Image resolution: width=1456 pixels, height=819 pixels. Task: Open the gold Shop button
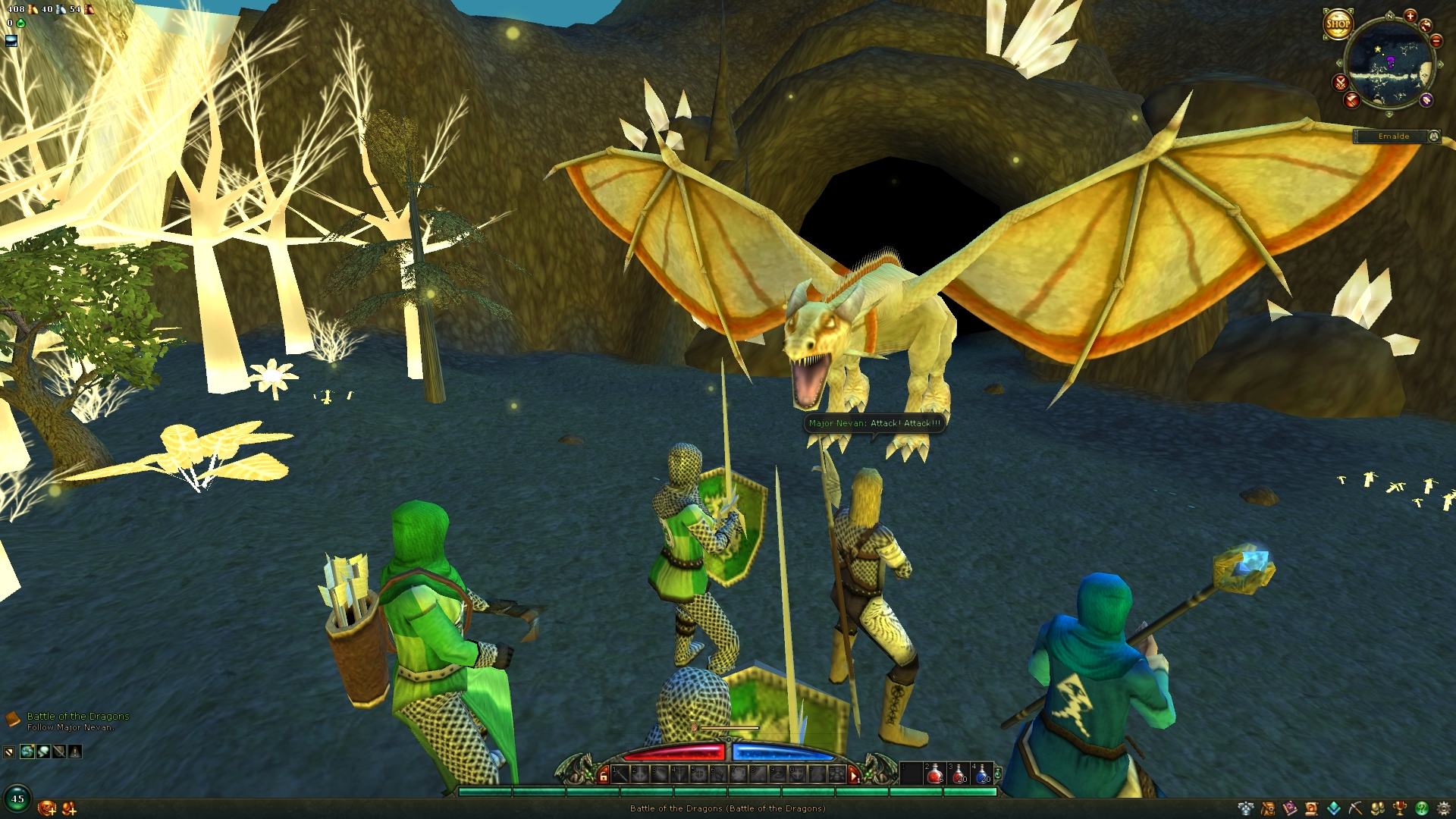tap(1338, 24)
